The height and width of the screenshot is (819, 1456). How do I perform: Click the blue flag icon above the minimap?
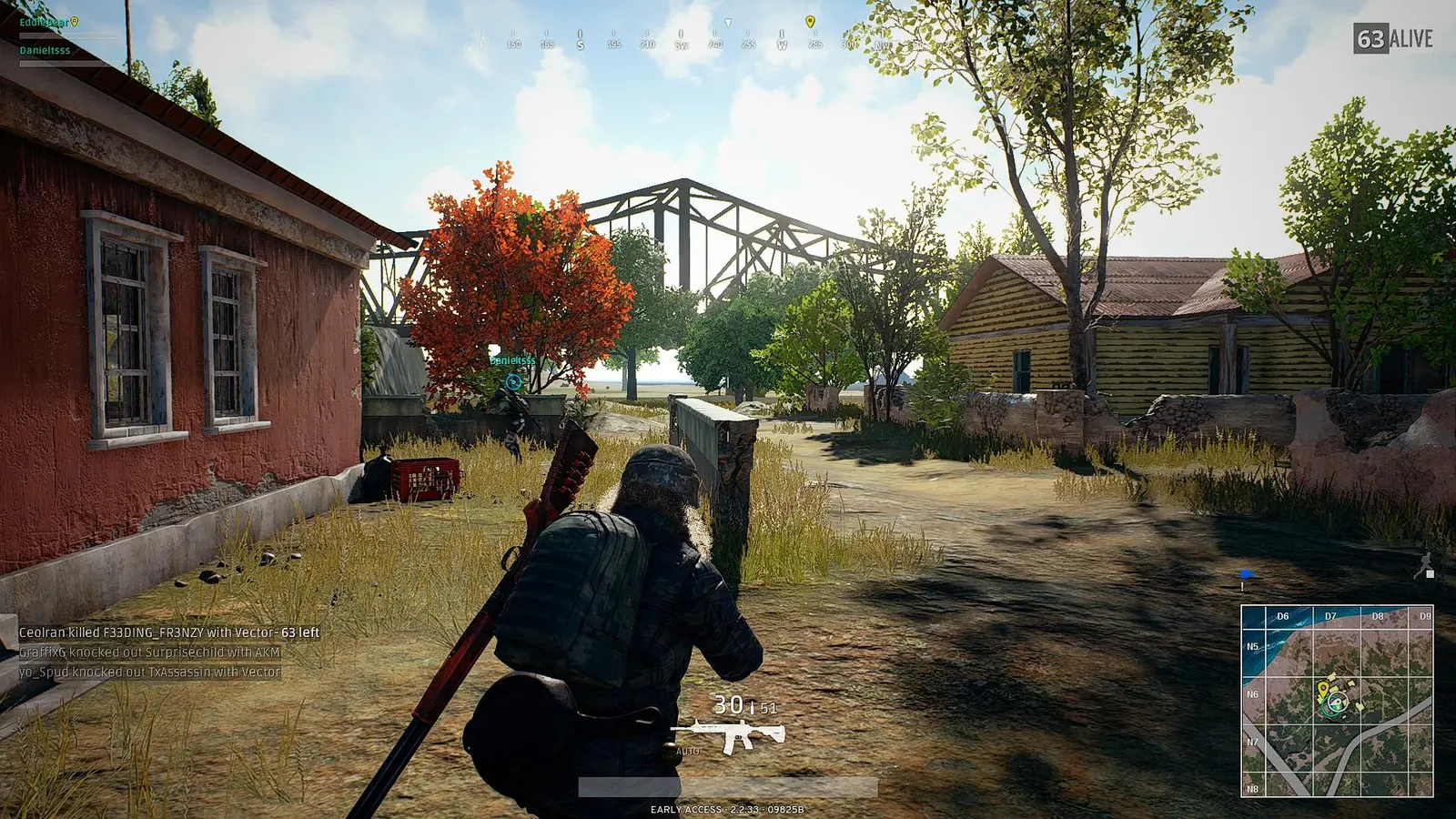click(x=1246, y=573)
